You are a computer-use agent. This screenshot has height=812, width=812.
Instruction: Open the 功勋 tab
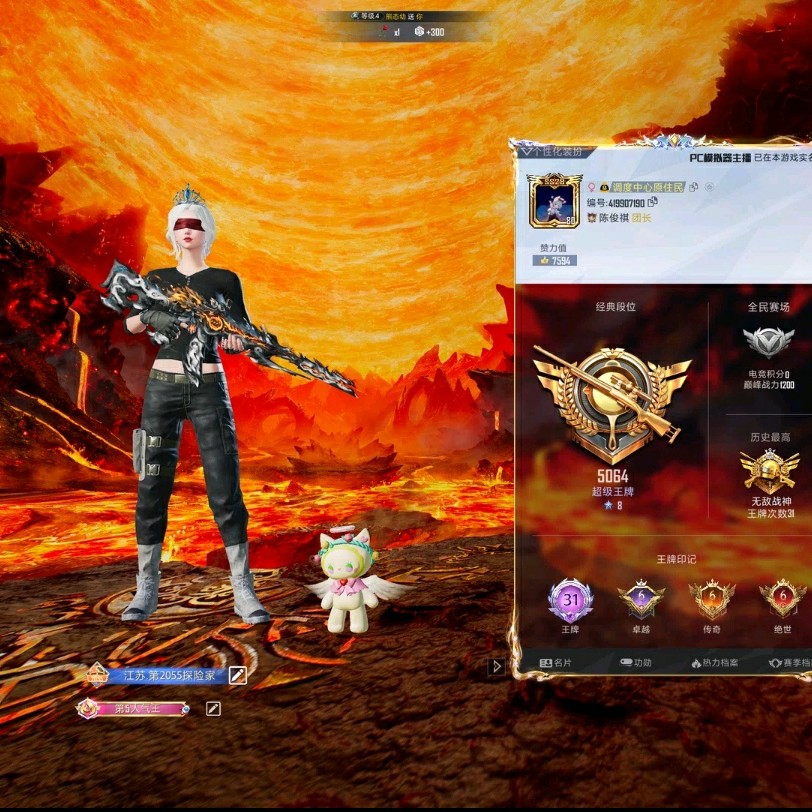635,663
